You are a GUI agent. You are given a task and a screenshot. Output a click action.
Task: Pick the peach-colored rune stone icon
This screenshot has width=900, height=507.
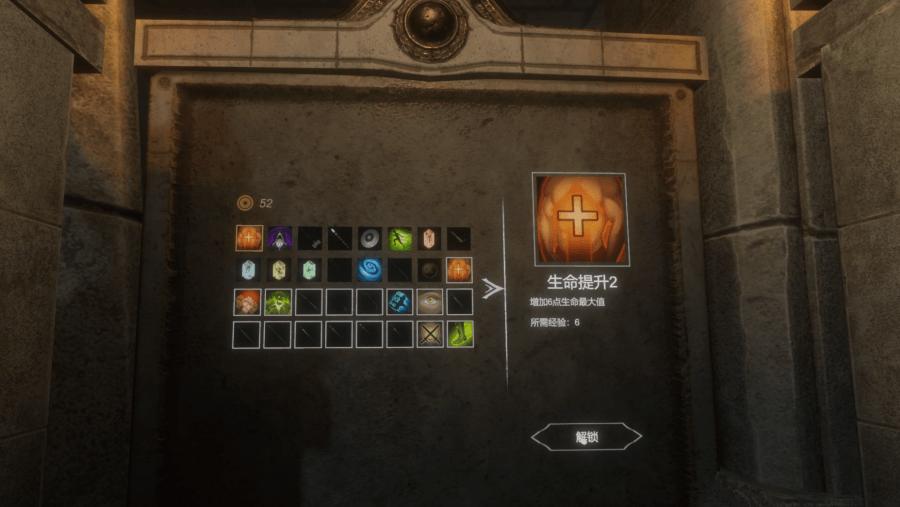click(x=430, y=238)
